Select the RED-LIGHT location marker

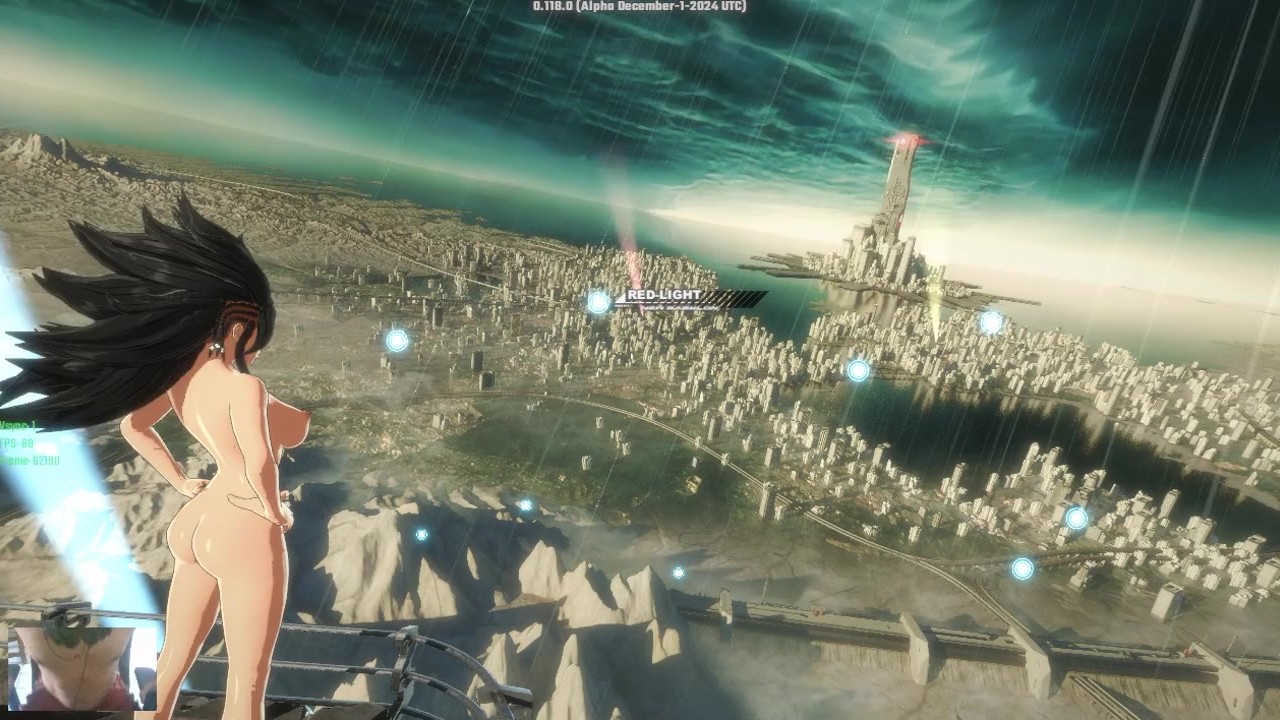[x=599, y=302]
